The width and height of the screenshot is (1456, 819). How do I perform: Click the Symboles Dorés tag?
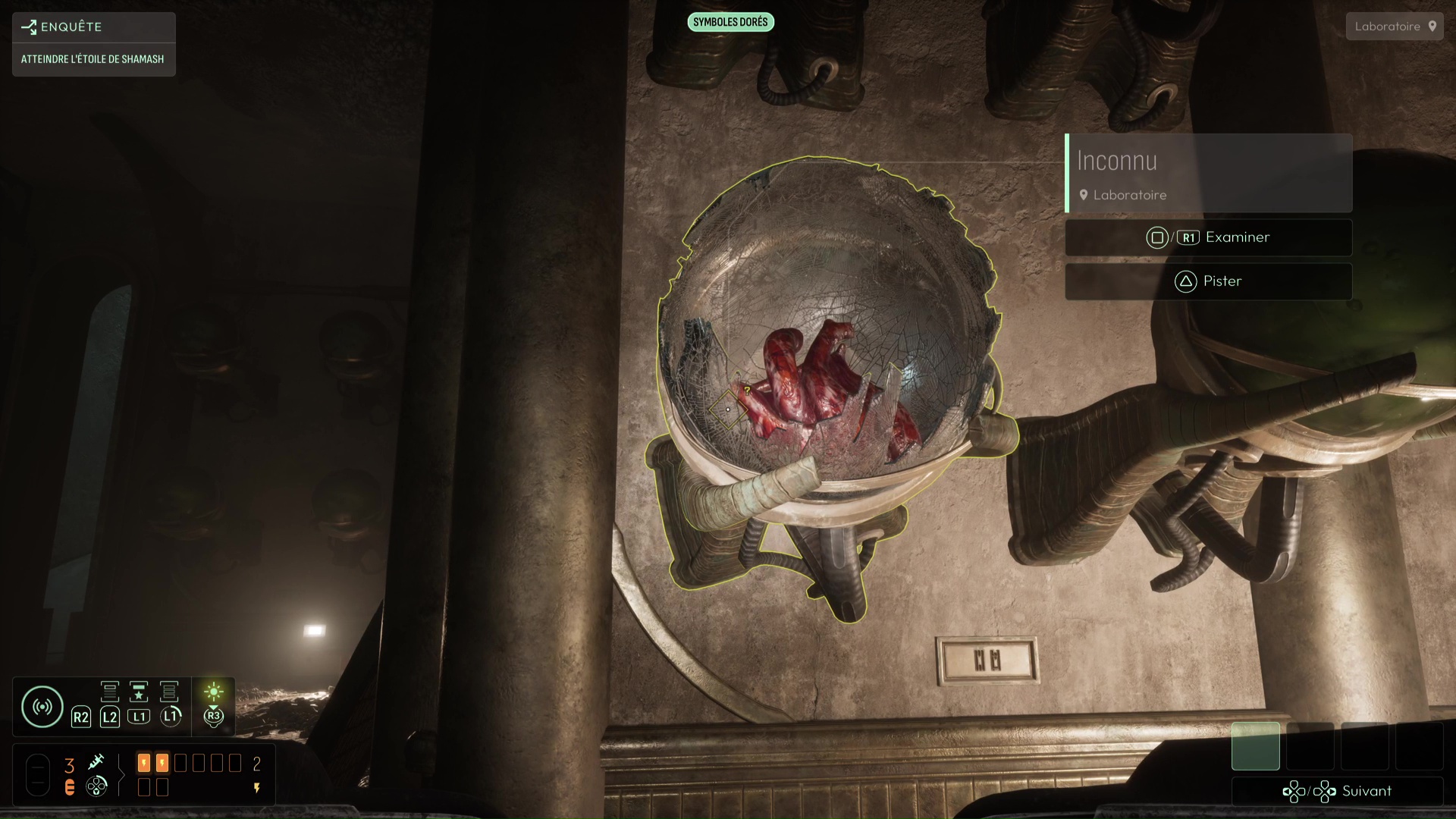(x=730, y=22)
